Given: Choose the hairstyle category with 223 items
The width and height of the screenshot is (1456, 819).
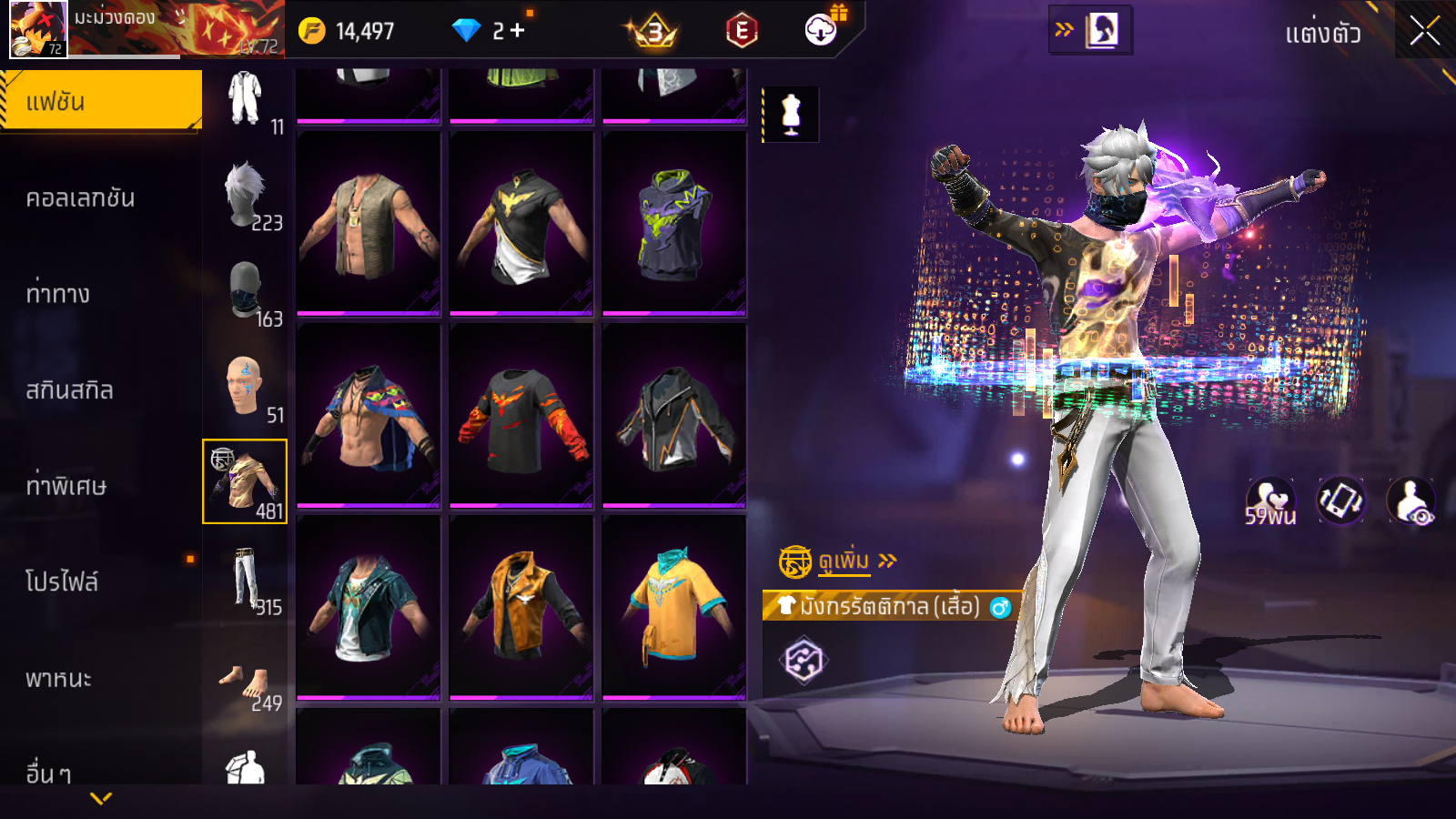Looking at the screenshot, I should (x=245, y=196).
